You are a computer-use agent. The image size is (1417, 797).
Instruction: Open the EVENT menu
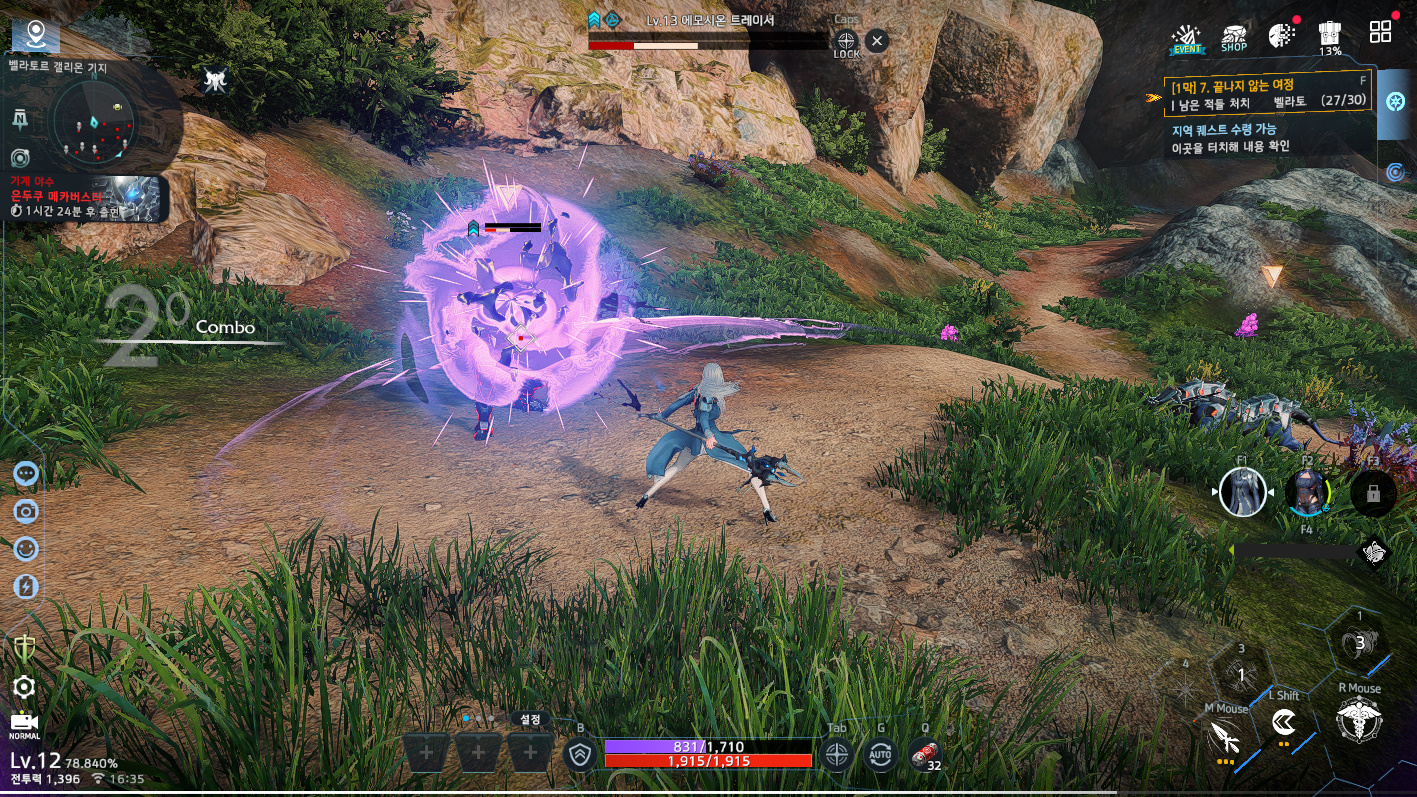[x=1188, y=37]
